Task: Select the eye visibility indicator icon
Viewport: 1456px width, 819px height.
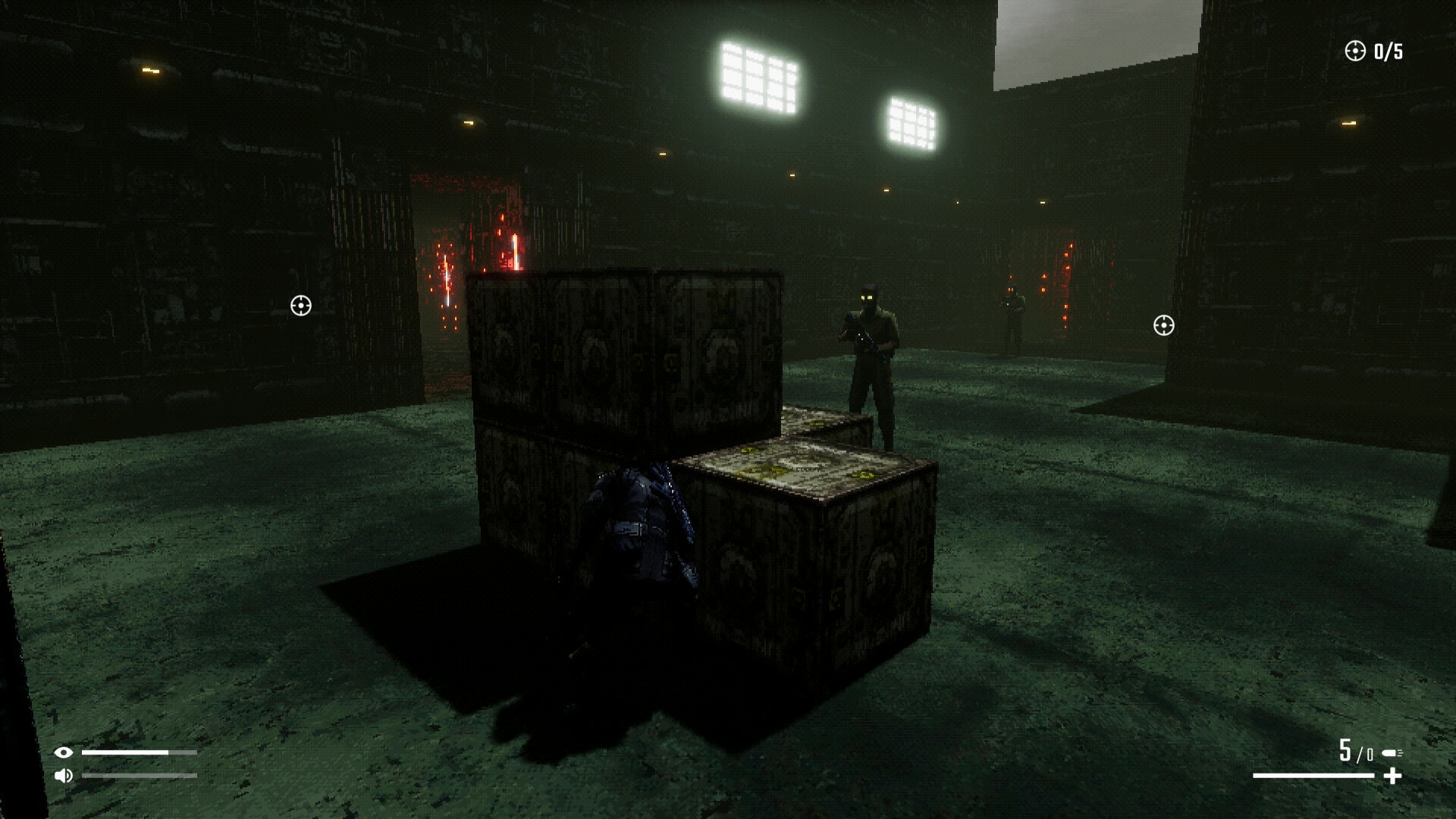Action: click(64, 752)
